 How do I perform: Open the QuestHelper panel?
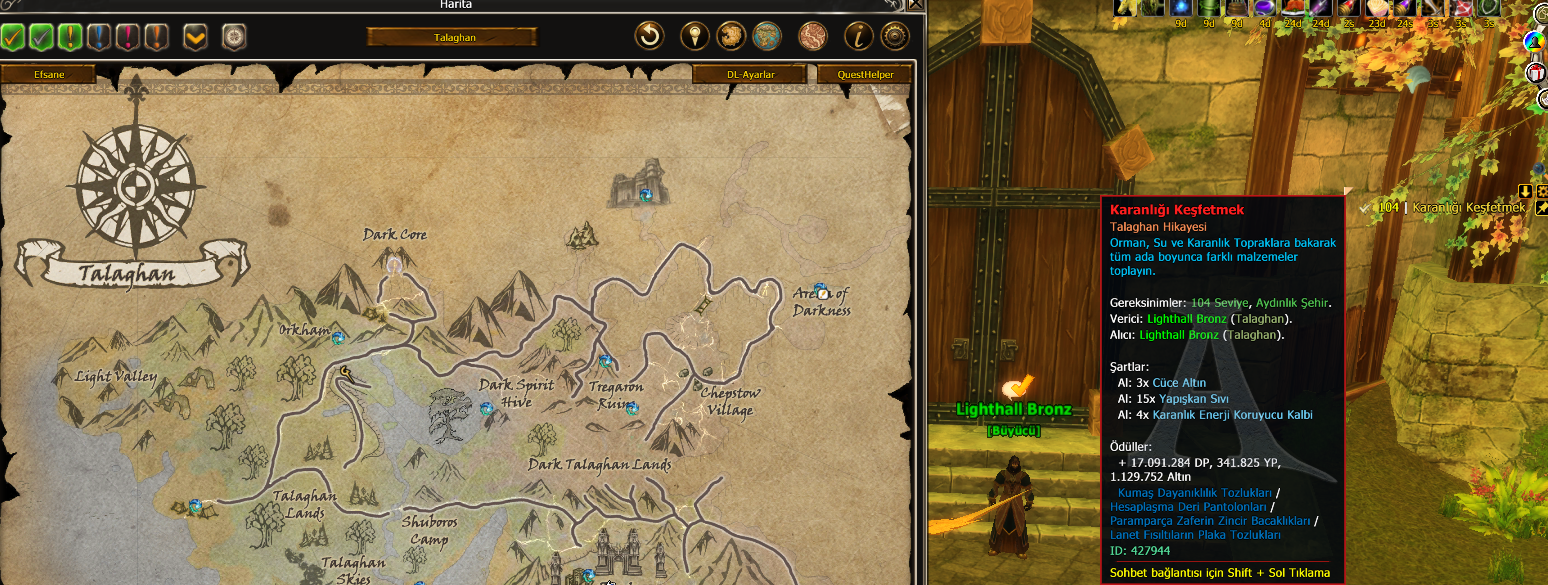(864, 74)
